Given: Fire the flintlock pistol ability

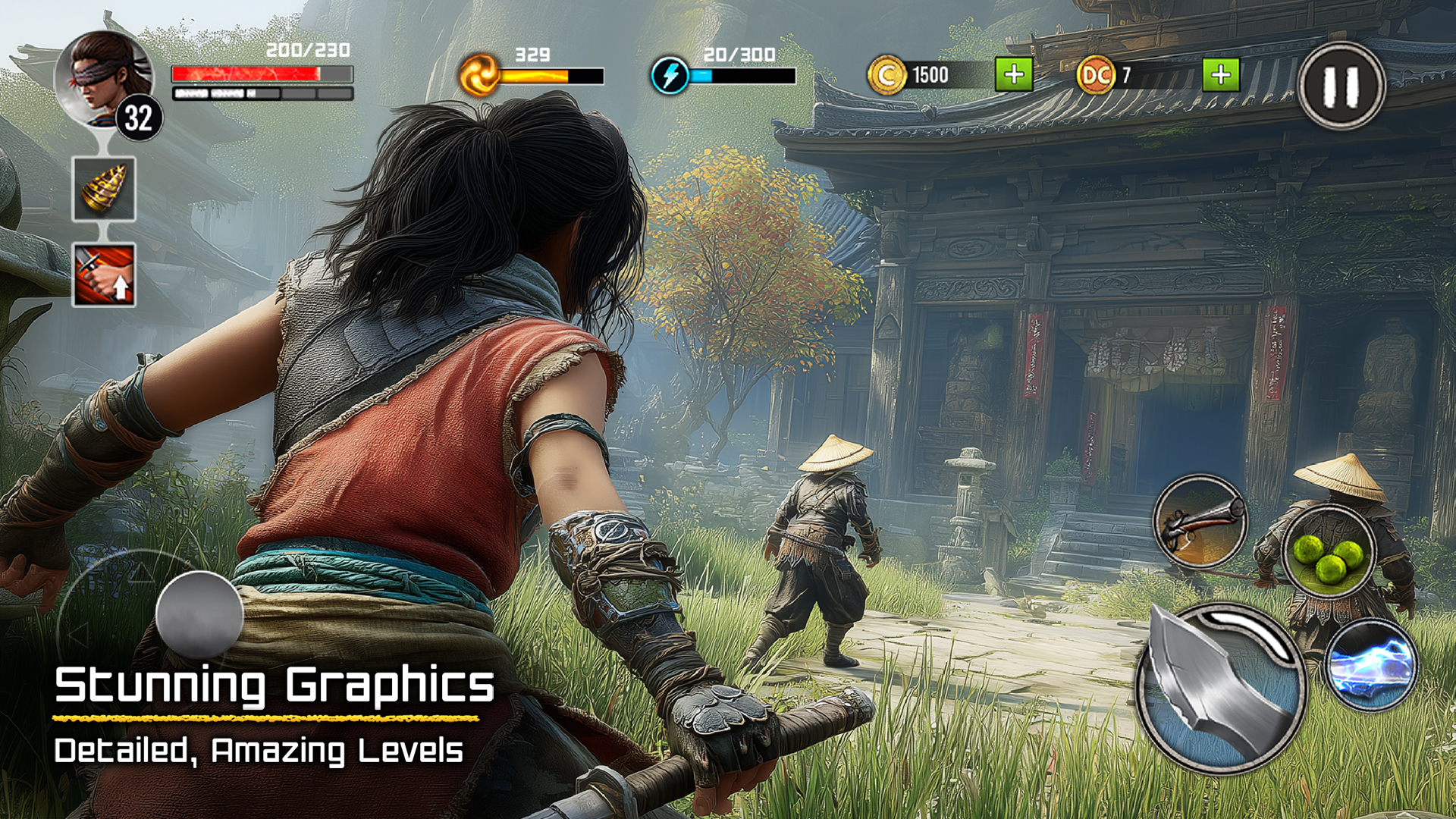Looking at the screenshot, I should pos(1199,522).
